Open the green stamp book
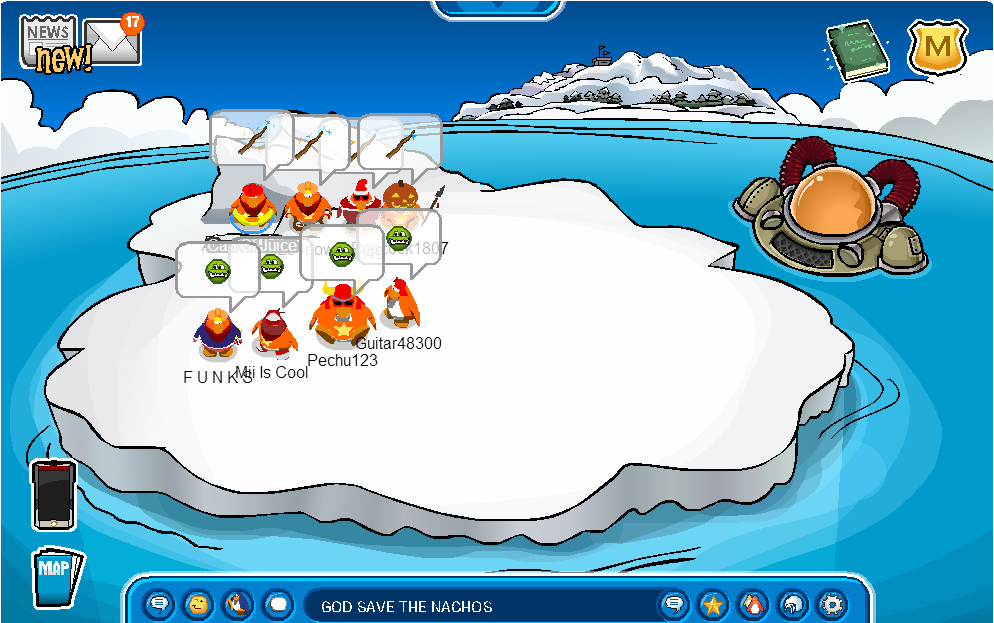The height and width of the screenshot is (623, 994). coord(858,52)
